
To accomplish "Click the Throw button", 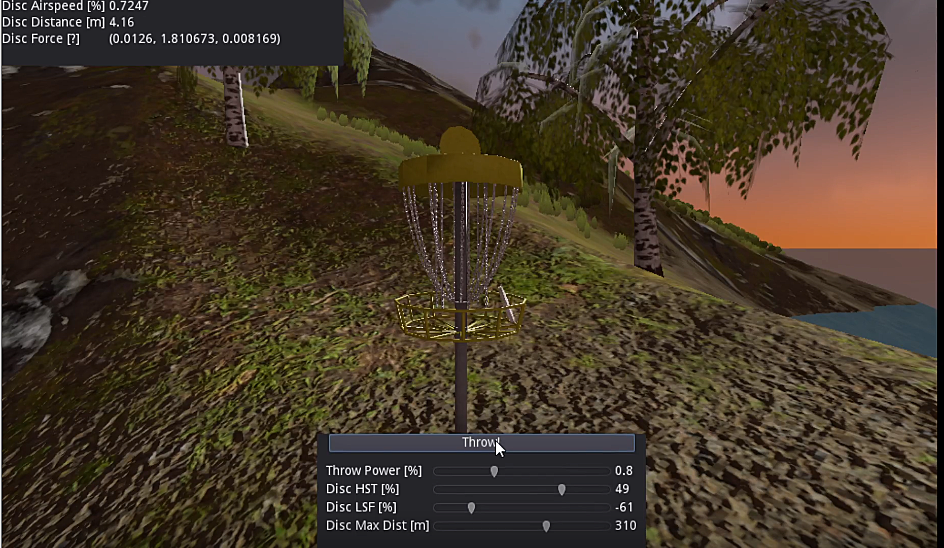I will click(x=481, y=443).
